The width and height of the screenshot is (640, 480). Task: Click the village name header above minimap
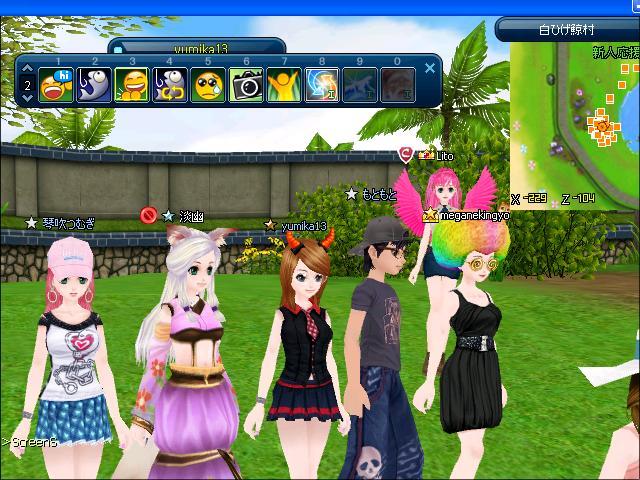pos(565,29)
